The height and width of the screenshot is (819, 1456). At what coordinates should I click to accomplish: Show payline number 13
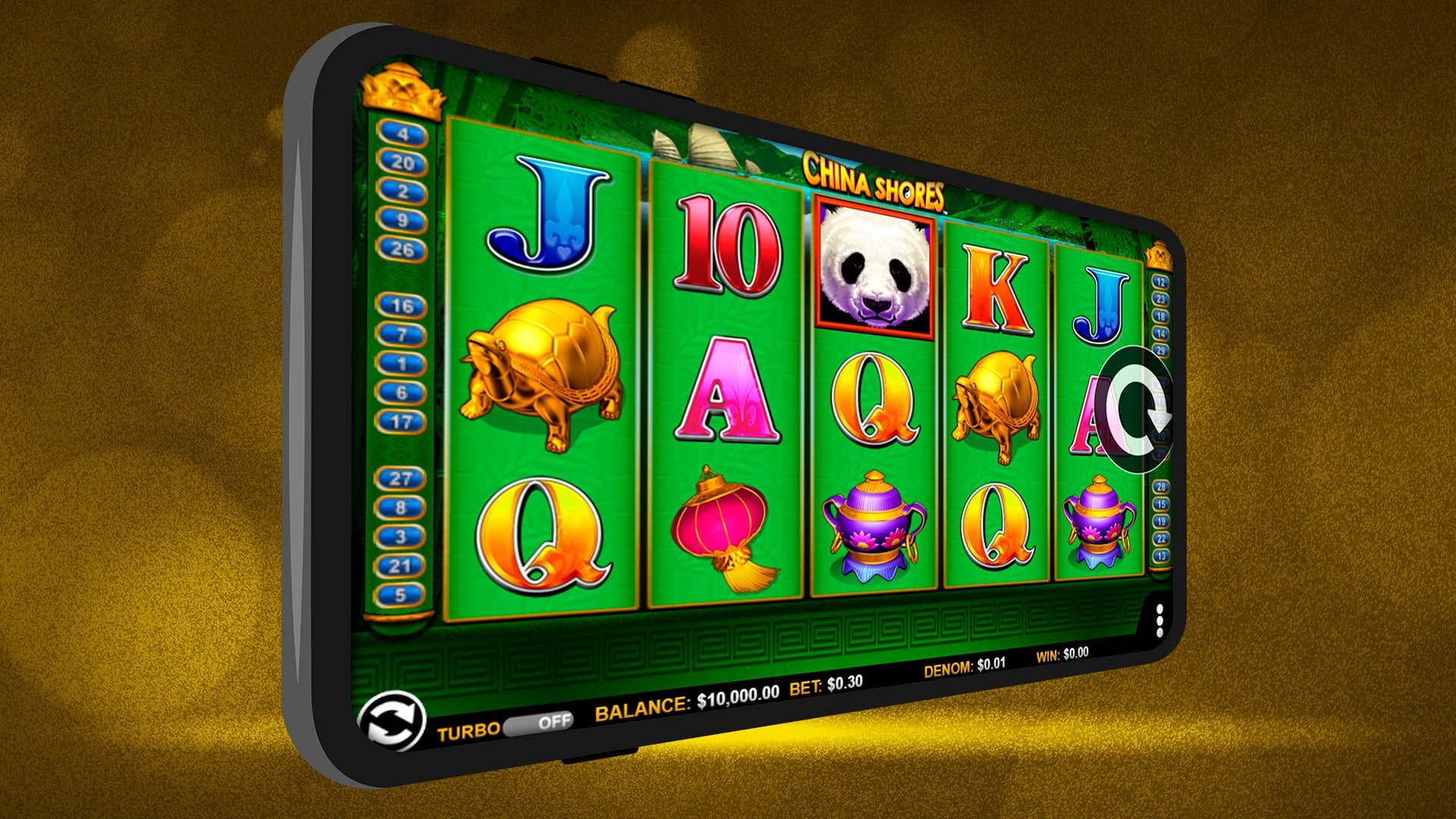tap(1160, 556)
